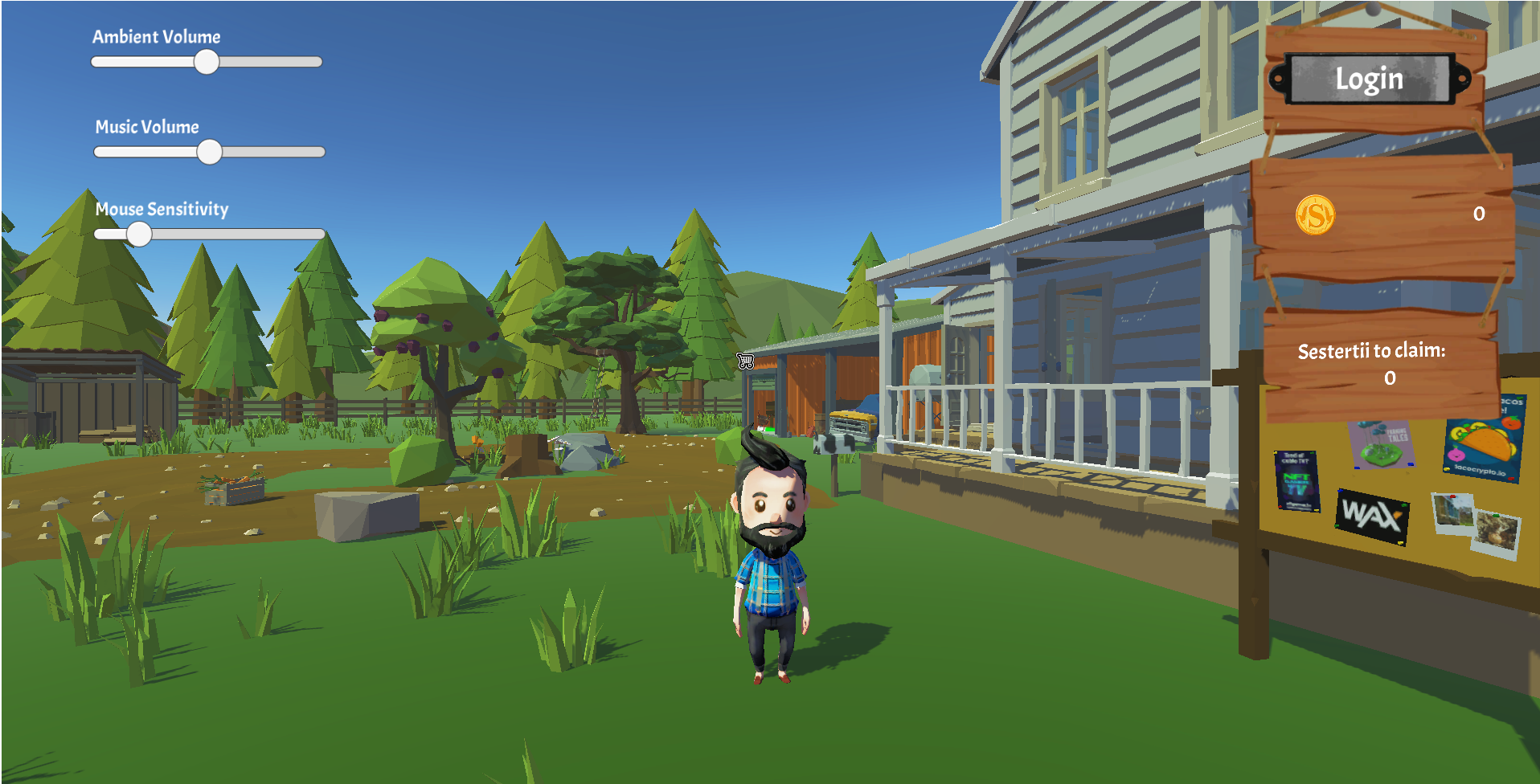The height and width of the screenshot is (784, 1540).
Task: Set the Mouse Sensitivity slider handle
Action: (x=139, y=234)
